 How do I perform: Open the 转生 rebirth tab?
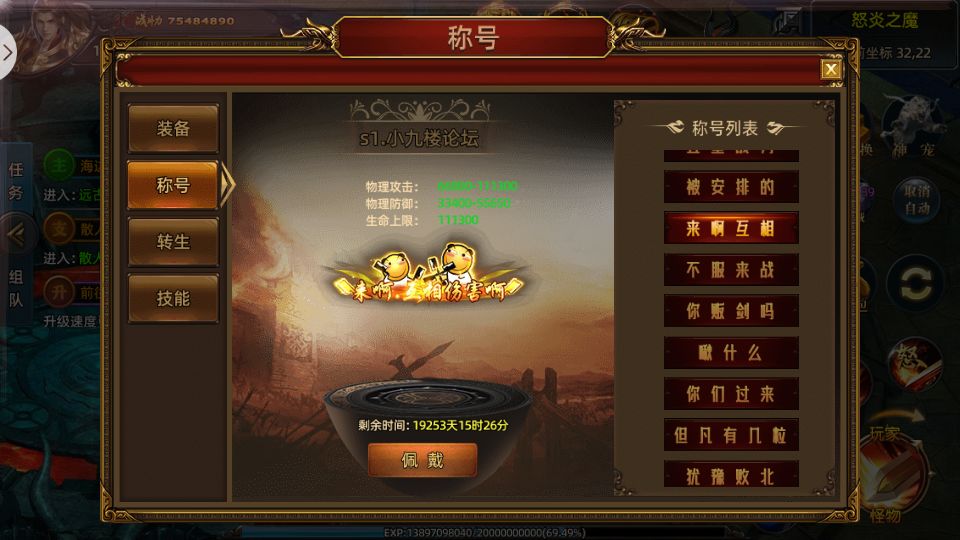pyautogui.click(x=173, y=242)
